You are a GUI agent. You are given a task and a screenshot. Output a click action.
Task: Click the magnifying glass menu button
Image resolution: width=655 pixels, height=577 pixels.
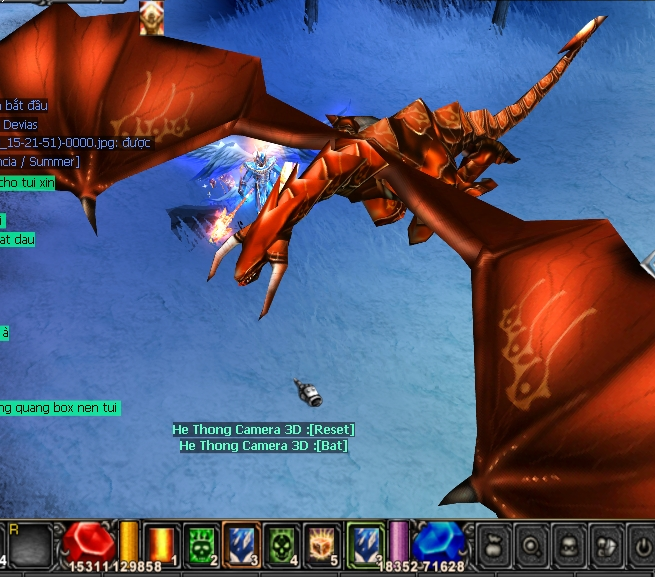tap(533, 545)
